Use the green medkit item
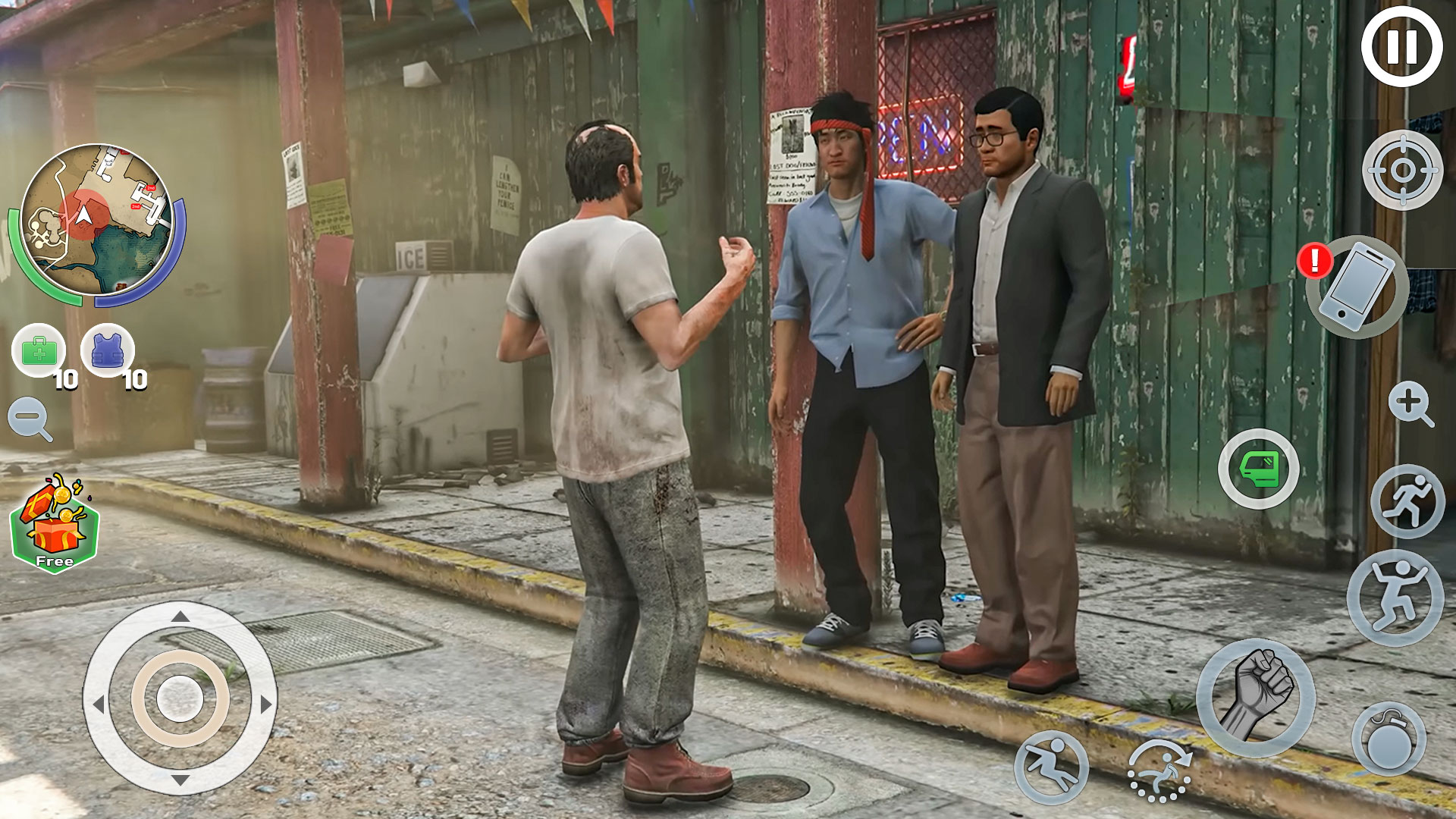Image resolution: width=1456 pixels, height=819 pixels. tap(39, 351)
